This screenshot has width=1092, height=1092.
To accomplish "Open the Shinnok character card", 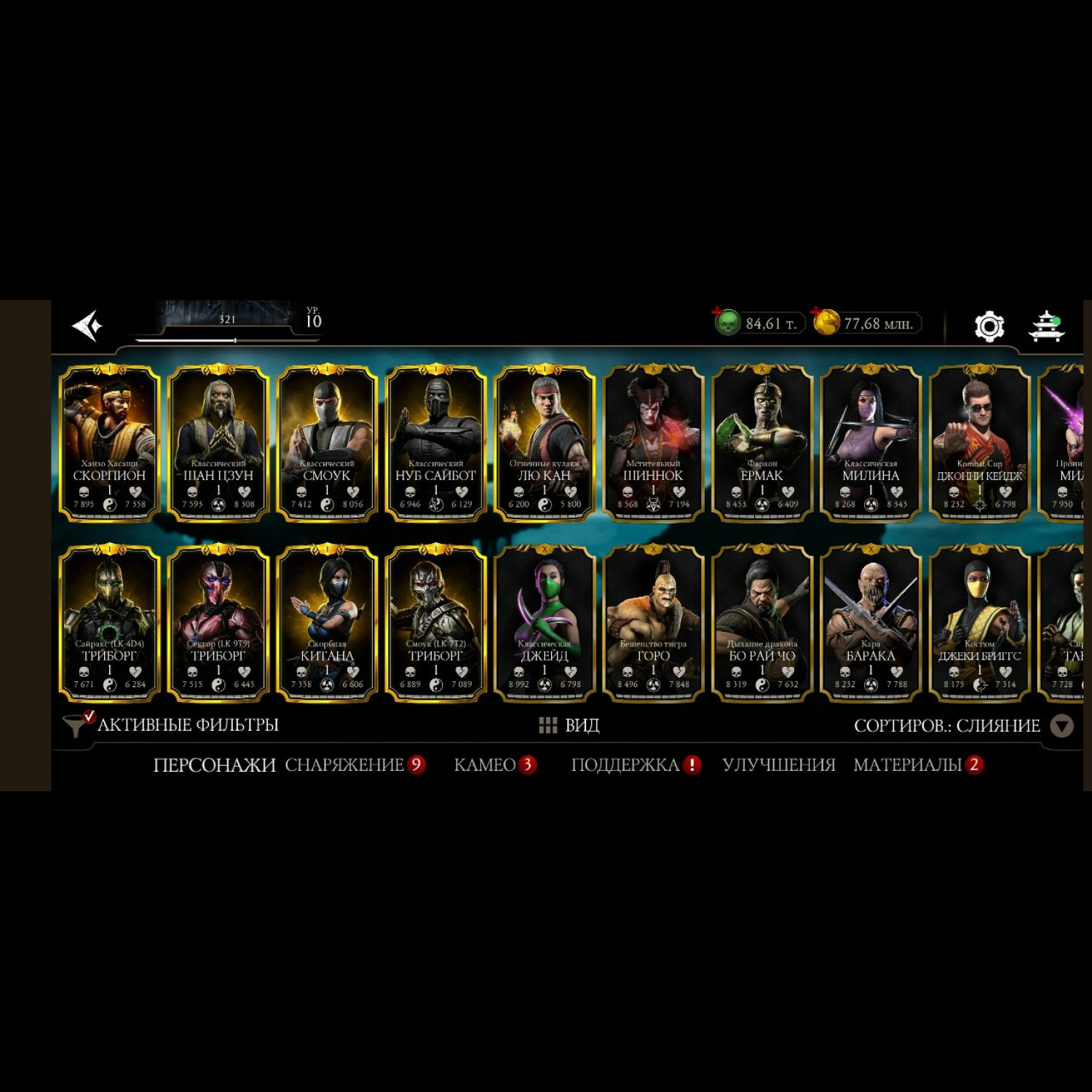I will click(x=653, y=444).
